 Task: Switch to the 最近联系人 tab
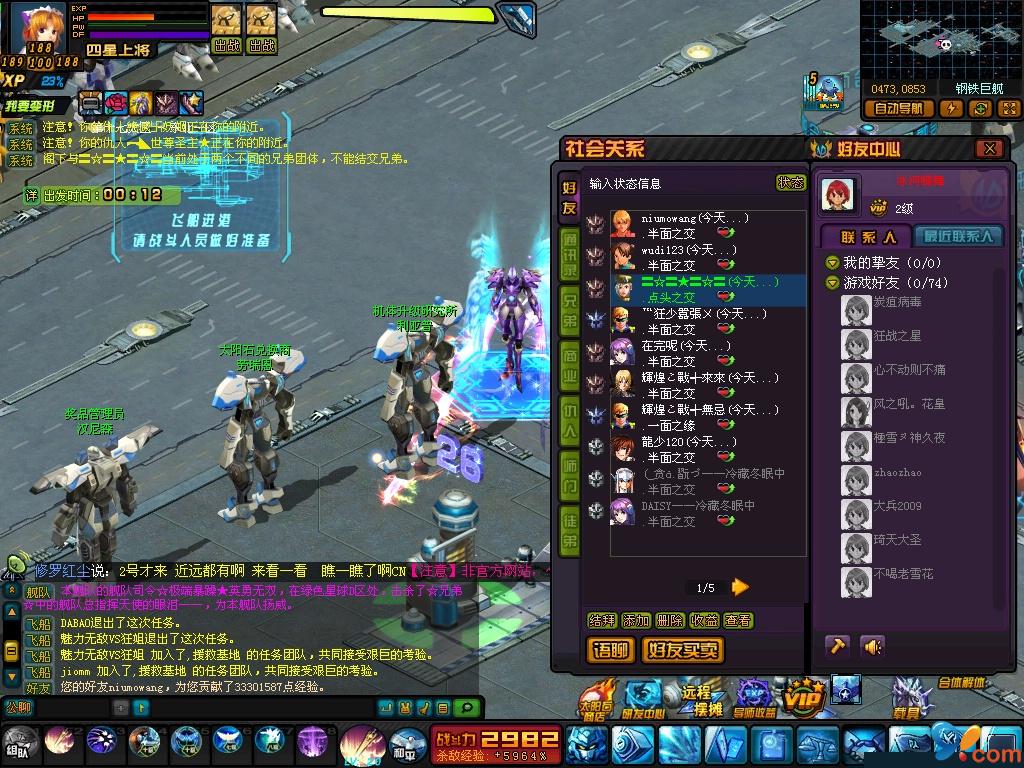click(958, 237)
